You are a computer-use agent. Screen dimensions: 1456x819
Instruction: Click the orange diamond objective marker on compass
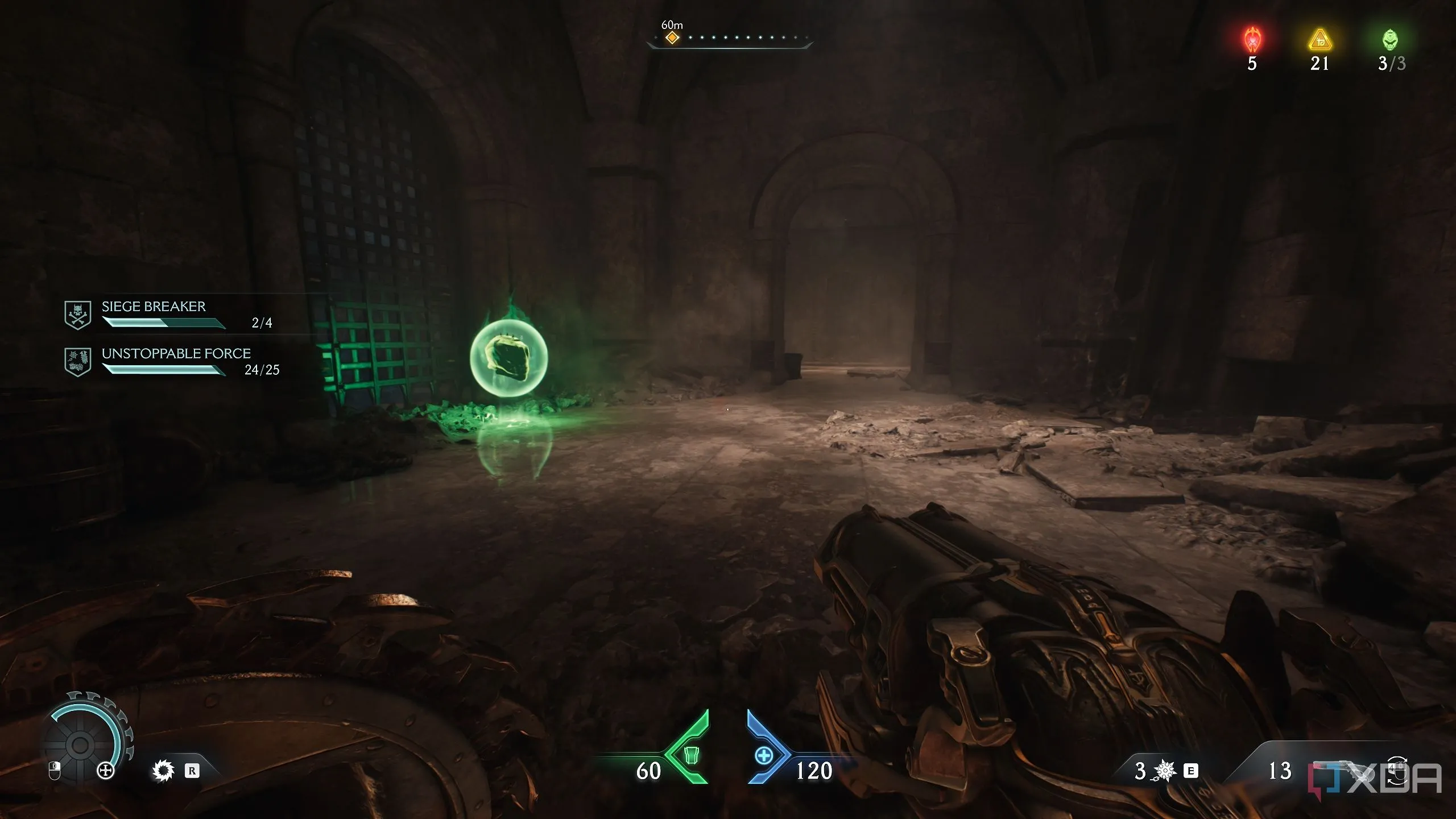(672, 38)
